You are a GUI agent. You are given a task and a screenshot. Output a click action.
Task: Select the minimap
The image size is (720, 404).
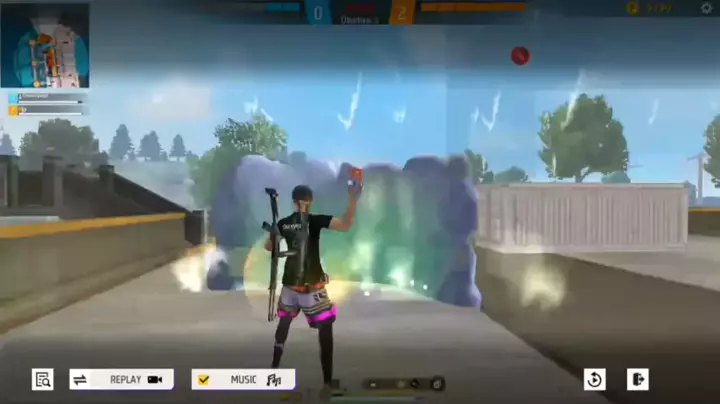click(45, 45)
